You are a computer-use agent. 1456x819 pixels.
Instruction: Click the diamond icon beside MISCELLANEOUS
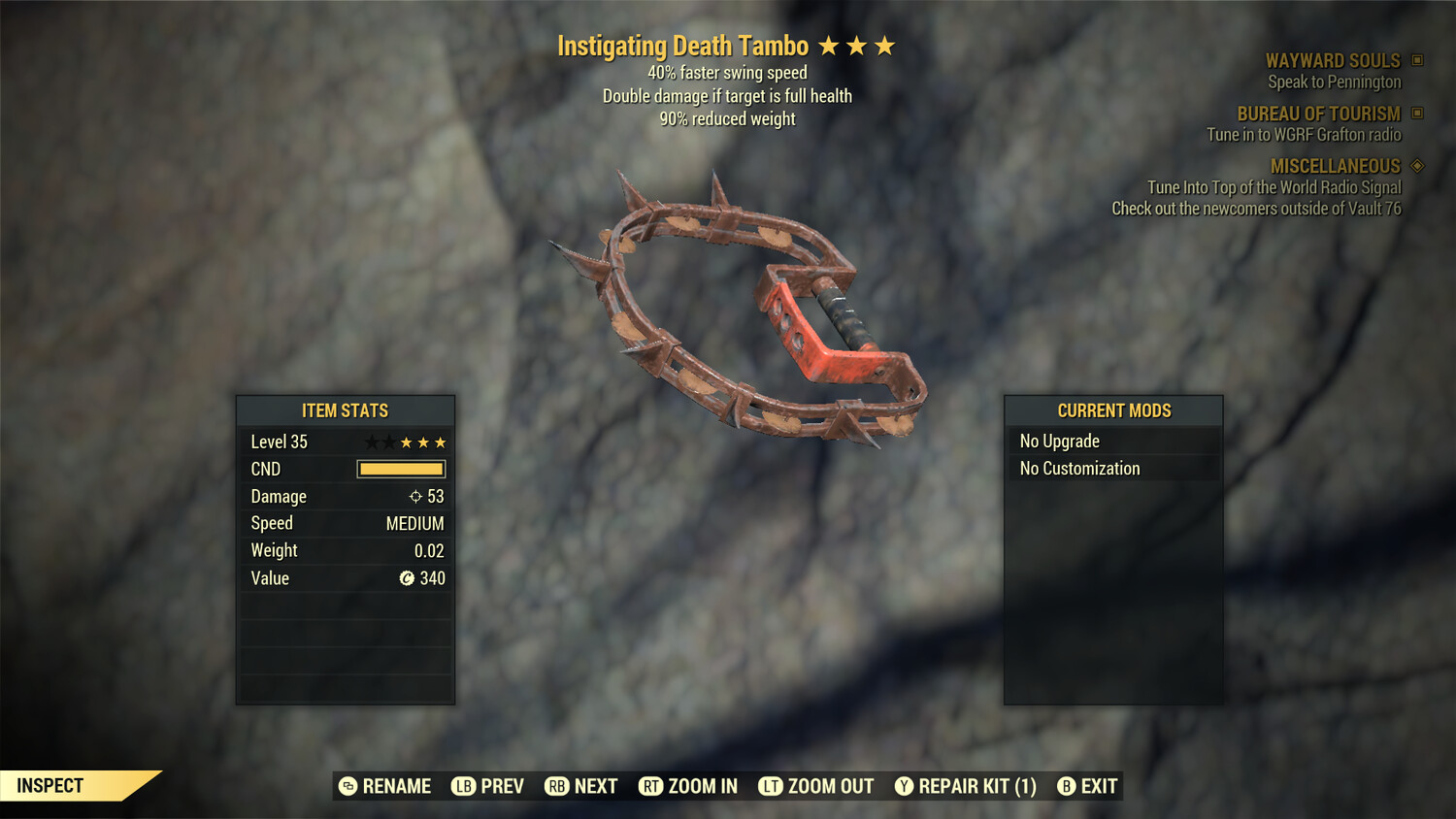pos(1415,166)
